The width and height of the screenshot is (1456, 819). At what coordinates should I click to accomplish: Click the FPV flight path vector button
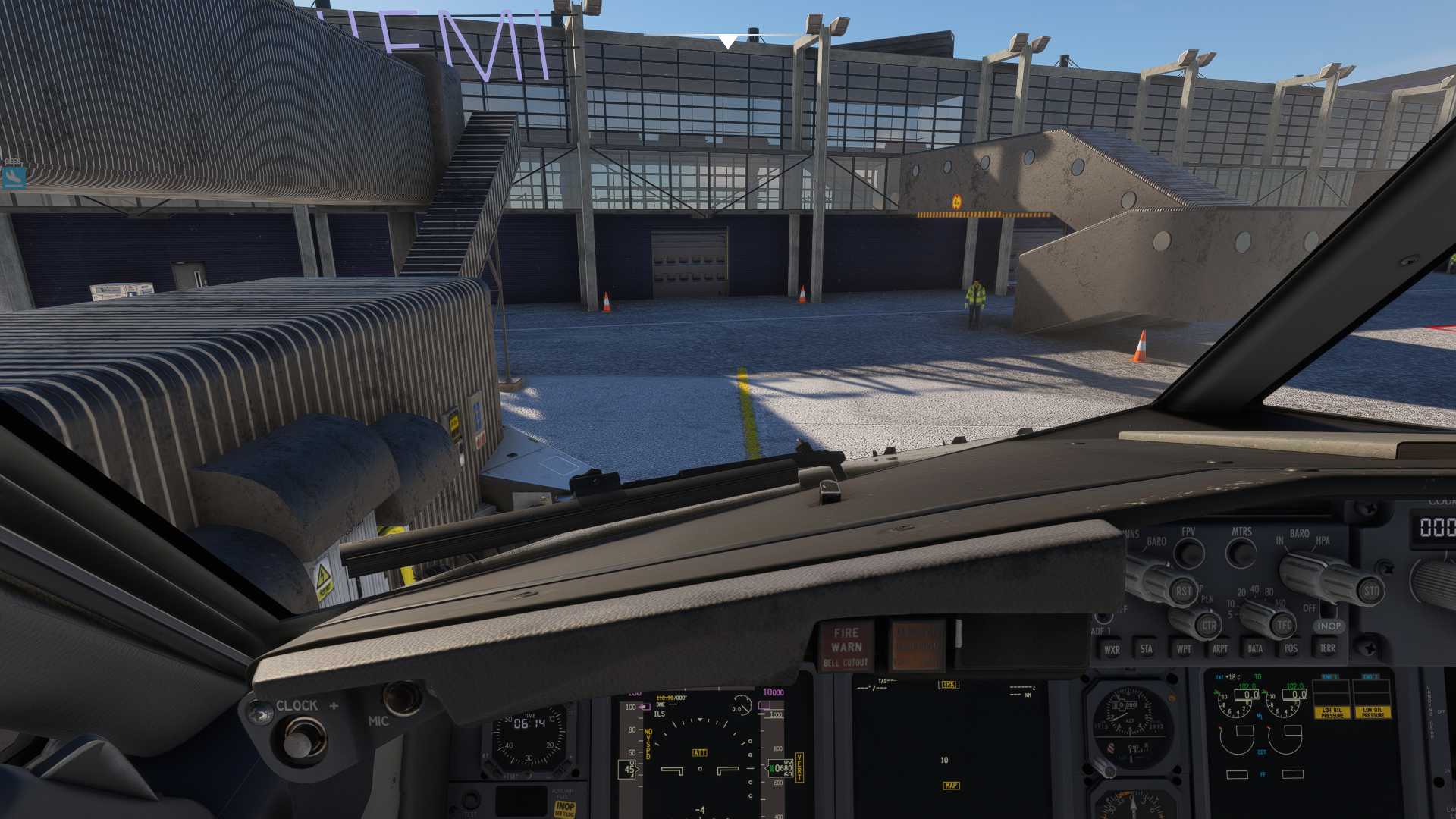pos(1188,554)
